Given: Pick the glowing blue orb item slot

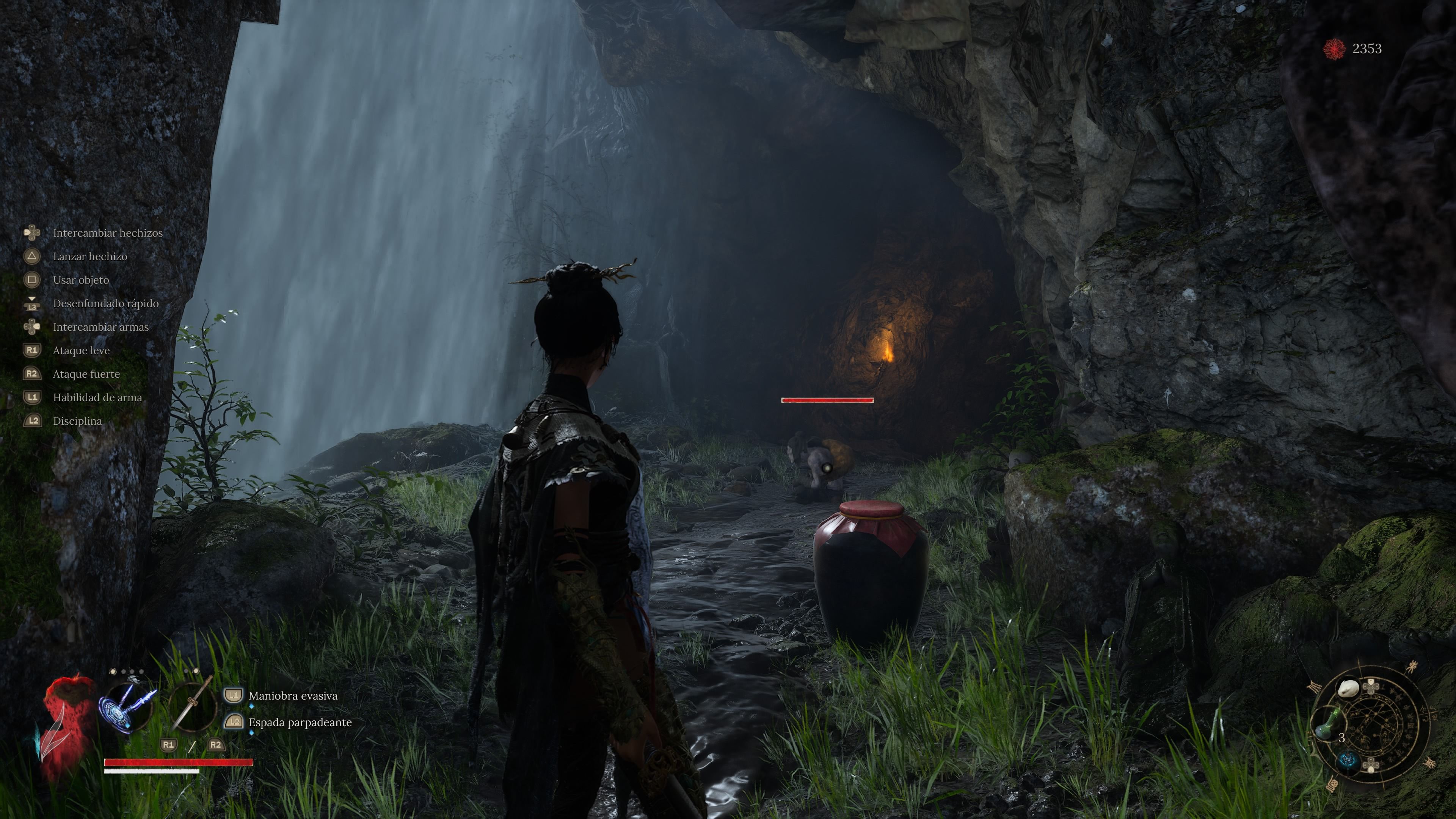Looking at the screenshot, I should [1349, 759].
